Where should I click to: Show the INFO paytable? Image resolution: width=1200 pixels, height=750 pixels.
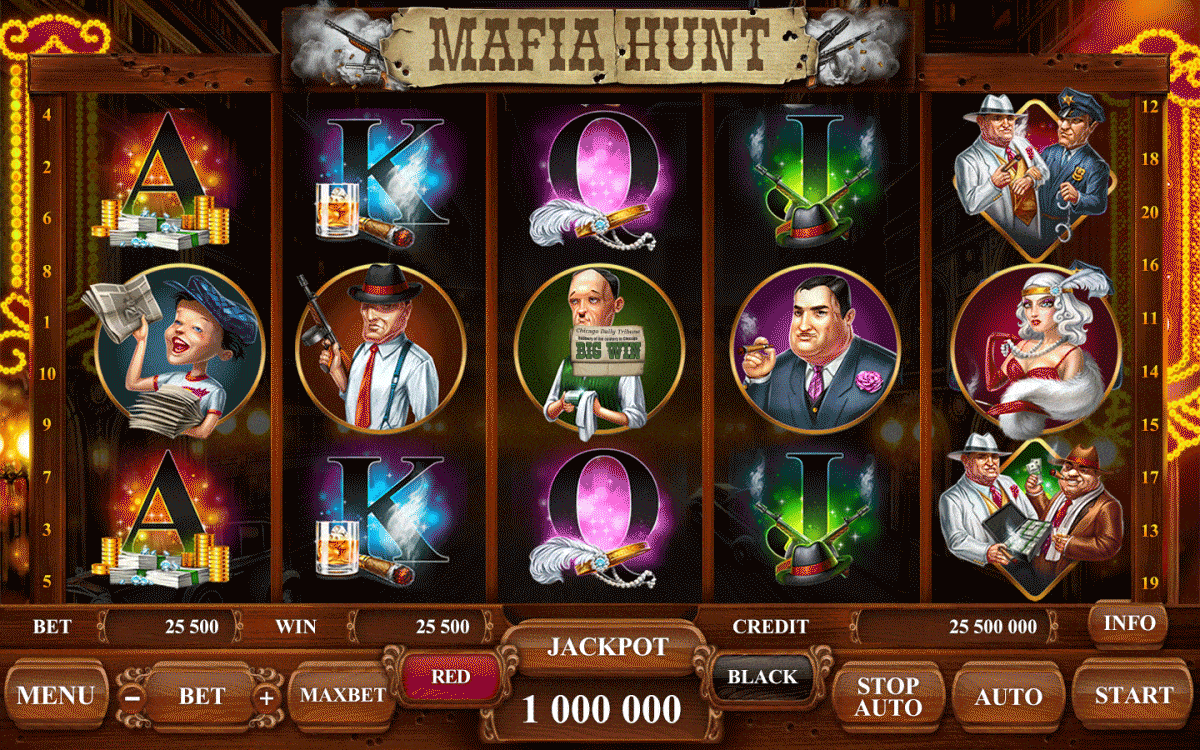pyautogui.click(x=1129, y=623)
